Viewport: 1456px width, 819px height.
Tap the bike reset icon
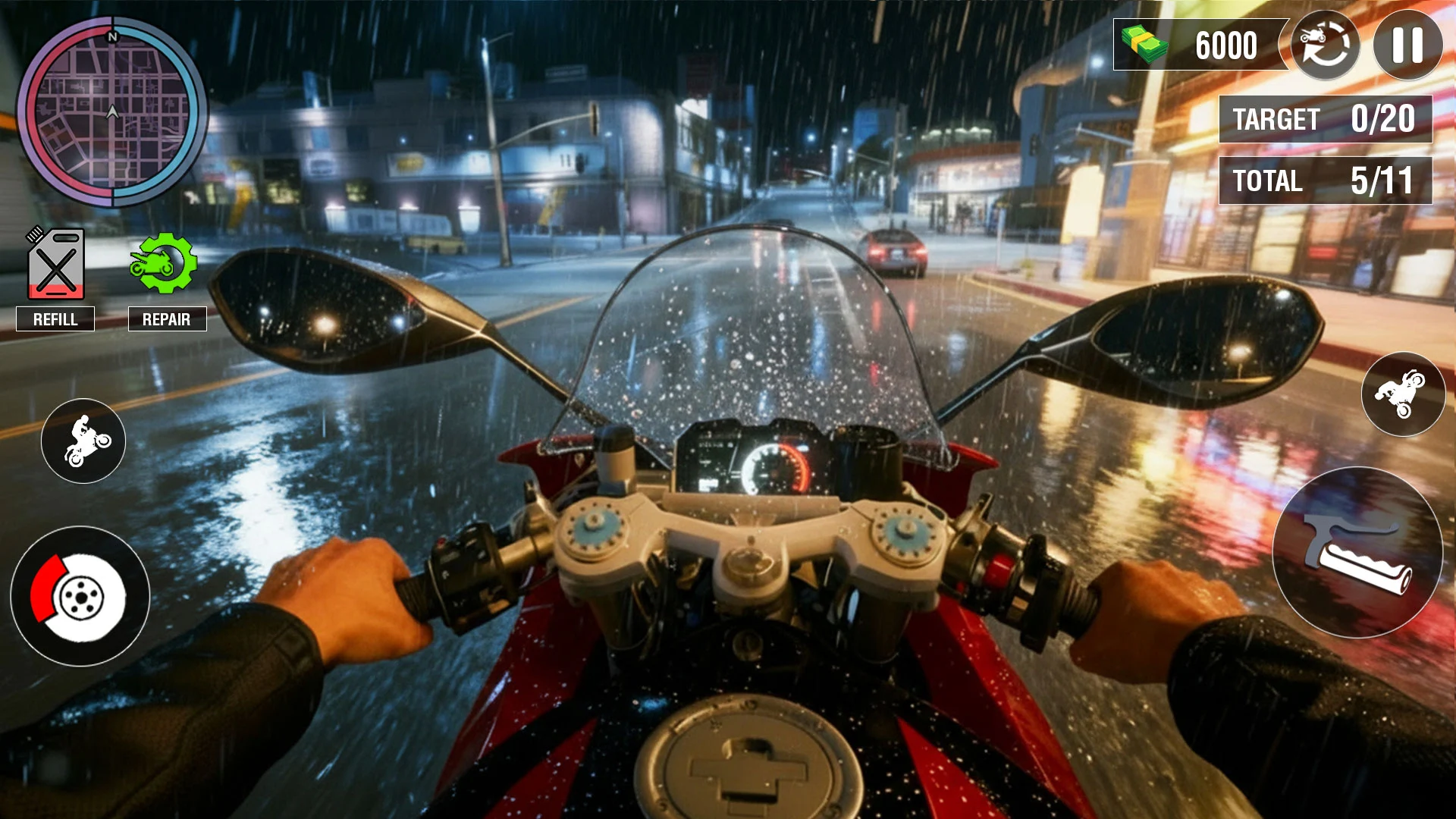pyautogui.click(x=1325, y=45)
